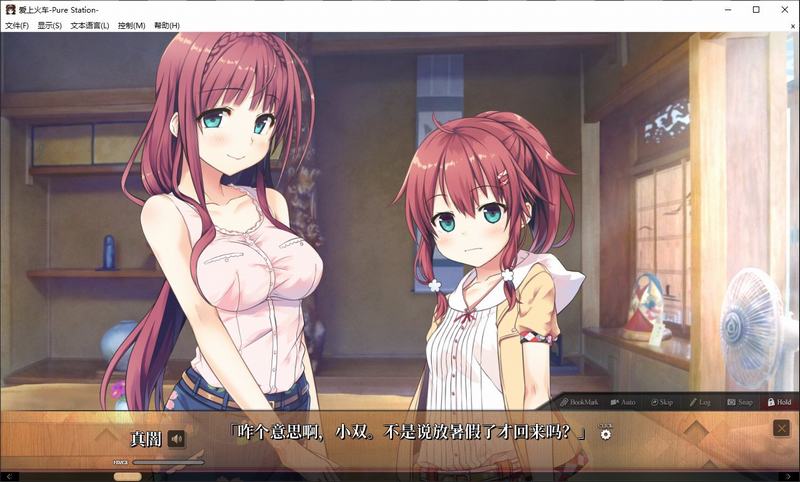Hide the dialogue box with X button
Image resolution: width=800 pixels, height=482 pixels.
(781, 428)
